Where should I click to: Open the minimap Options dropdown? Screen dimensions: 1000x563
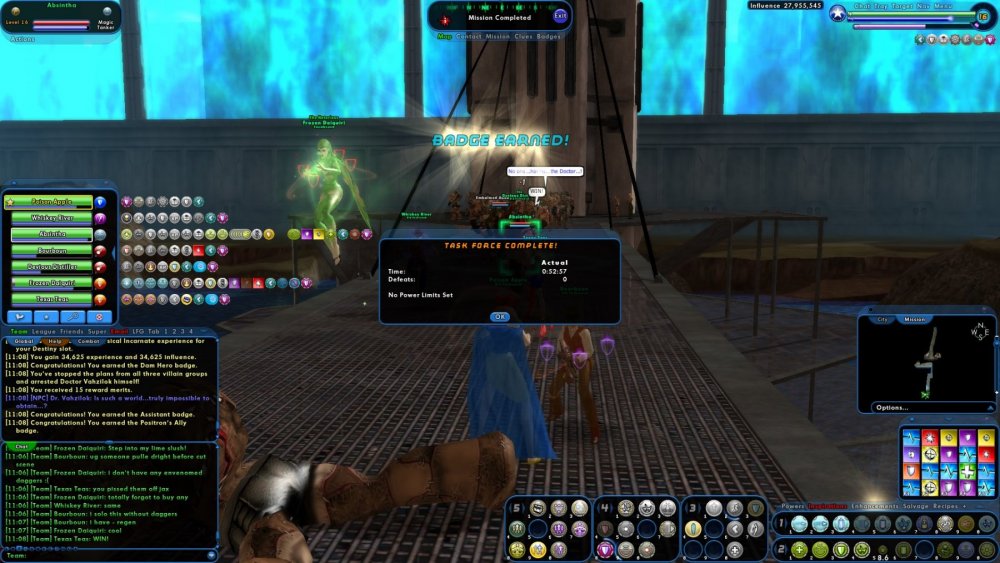890,407
